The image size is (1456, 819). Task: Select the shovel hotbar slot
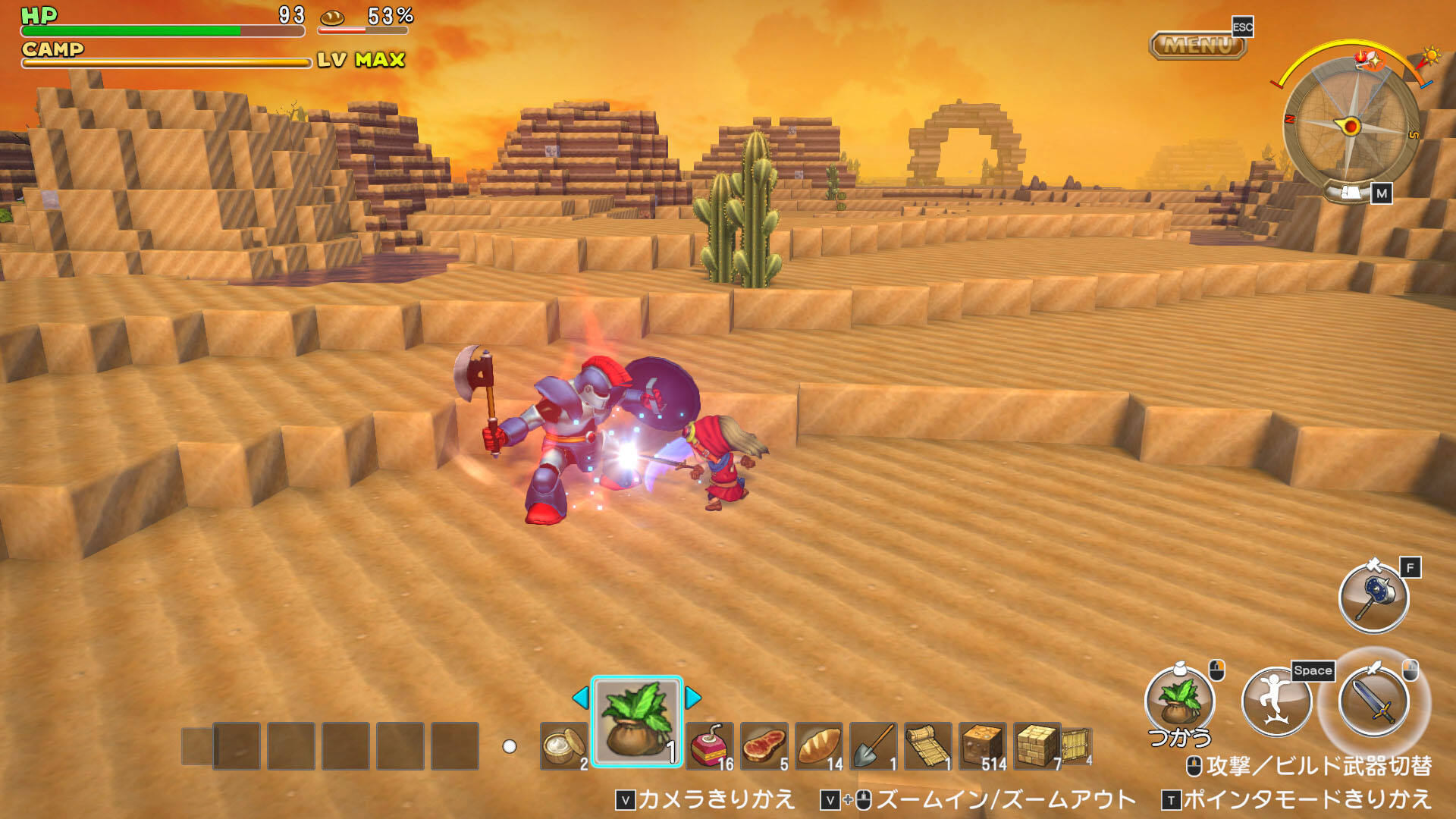pyautogui.click(x=874, y=746)
